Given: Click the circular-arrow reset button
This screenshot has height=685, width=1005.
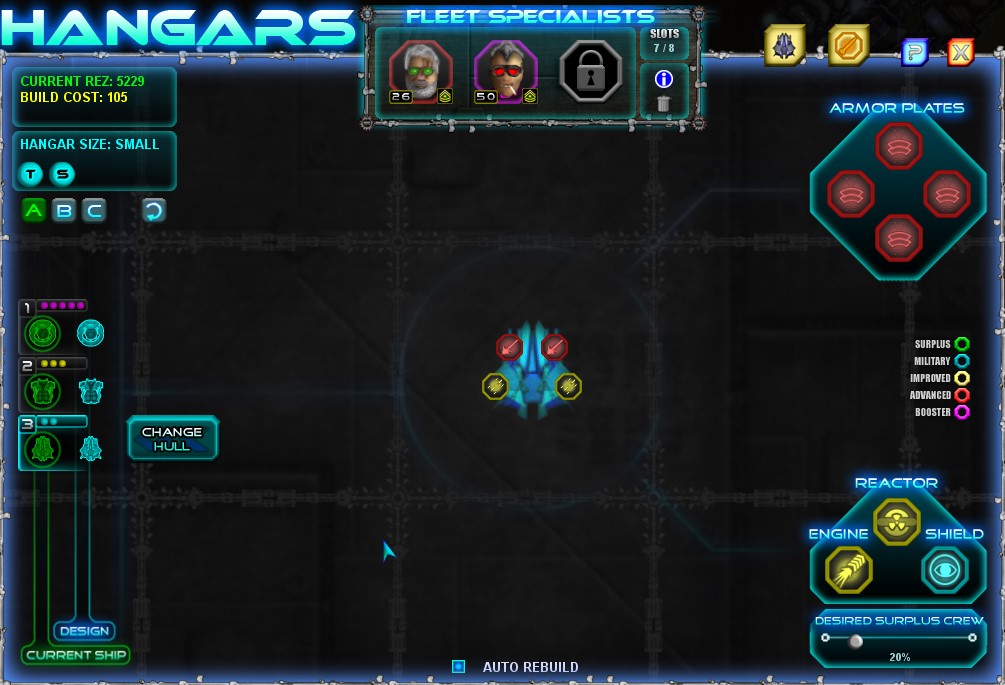Looking at the screenshot, I should [154, 210].
